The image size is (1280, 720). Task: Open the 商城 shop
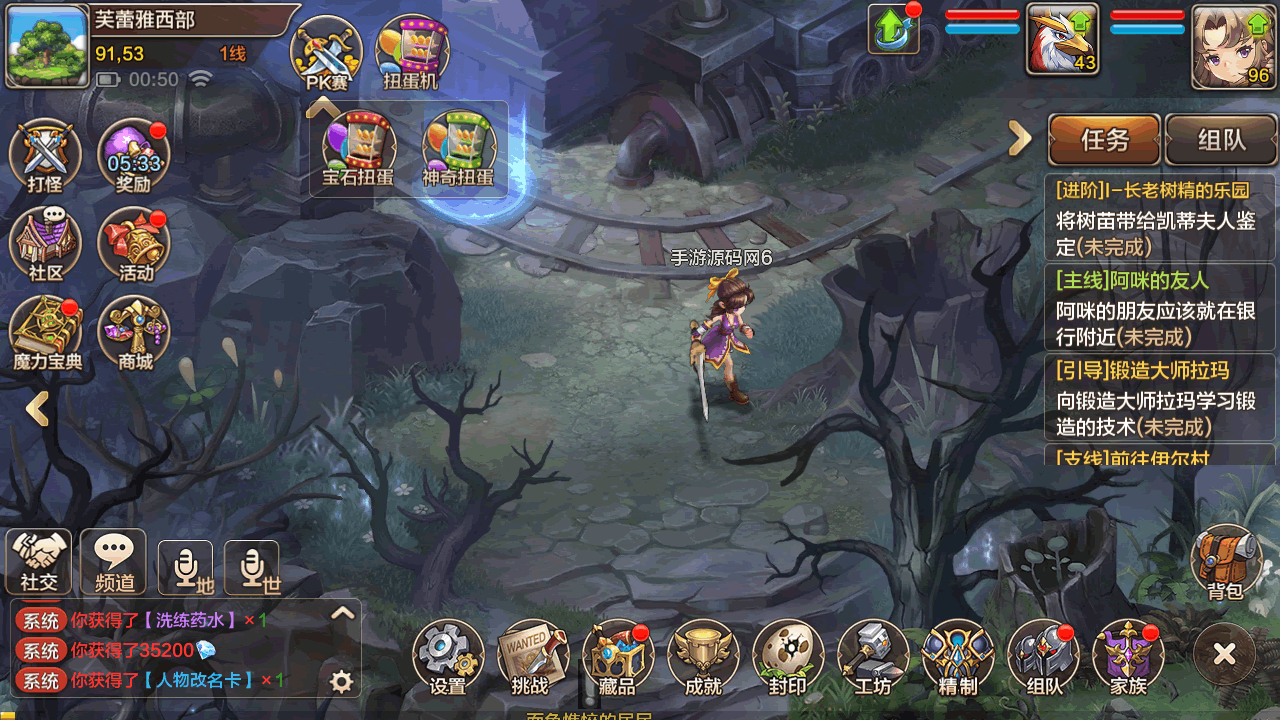pos(134,332)
